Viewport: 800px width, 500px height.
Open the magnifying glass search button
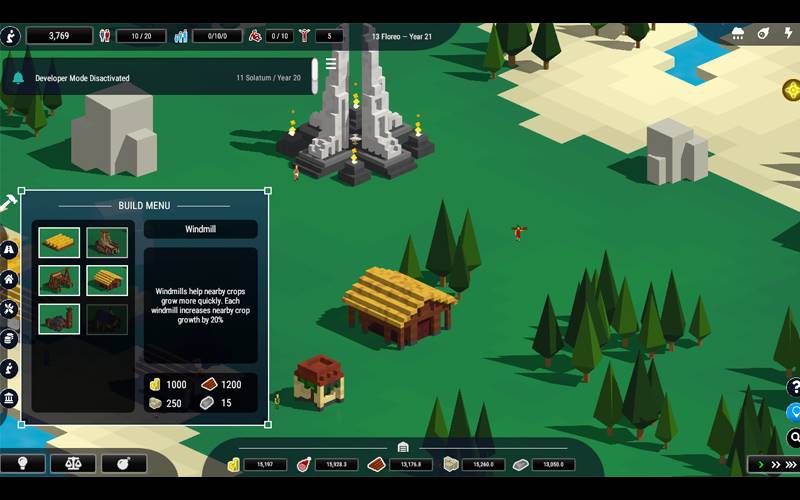[794, 437]
